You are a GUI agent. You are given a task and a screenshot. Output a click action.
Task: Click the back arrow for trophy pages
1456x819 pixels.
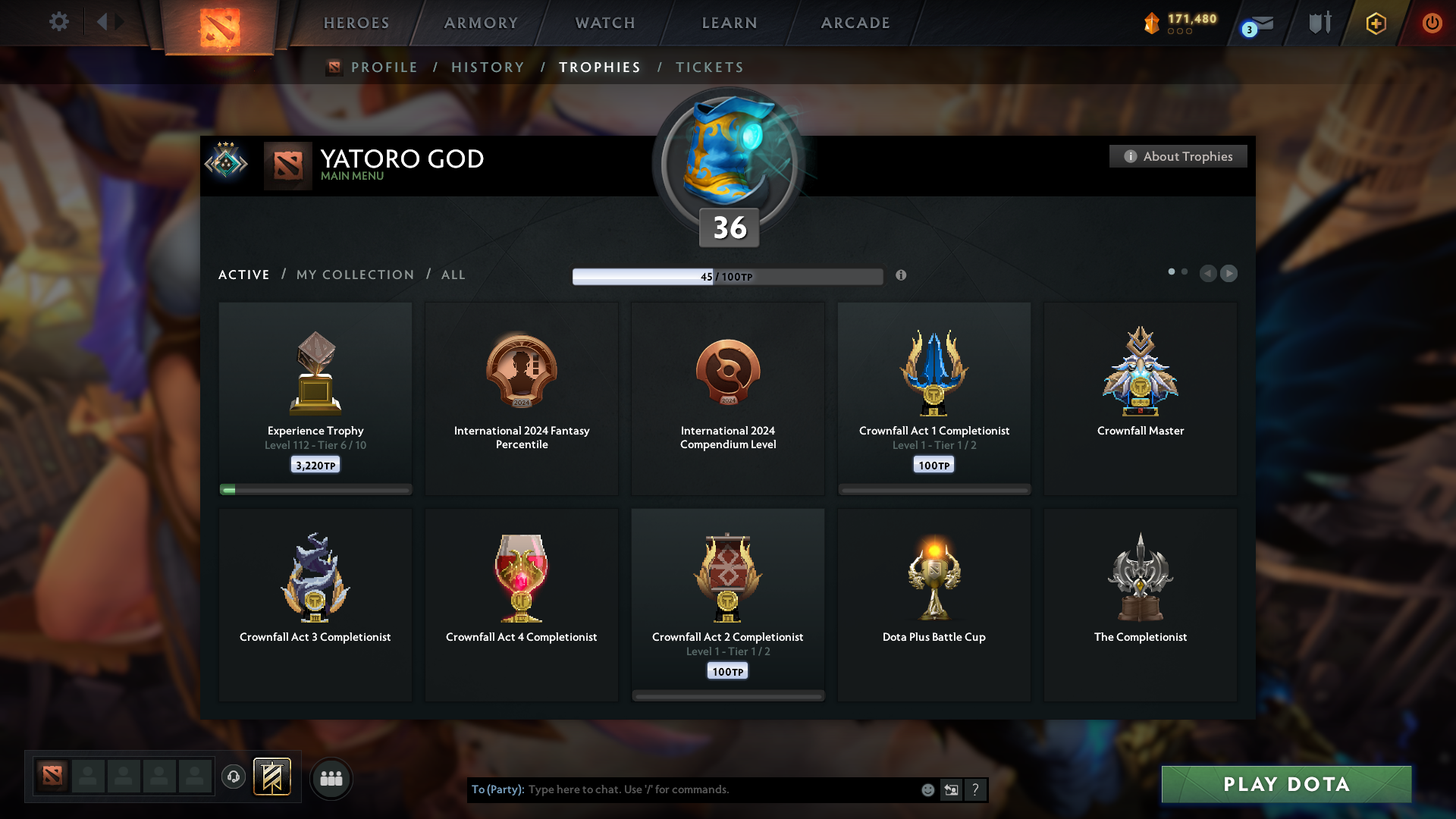point(1209,274)
